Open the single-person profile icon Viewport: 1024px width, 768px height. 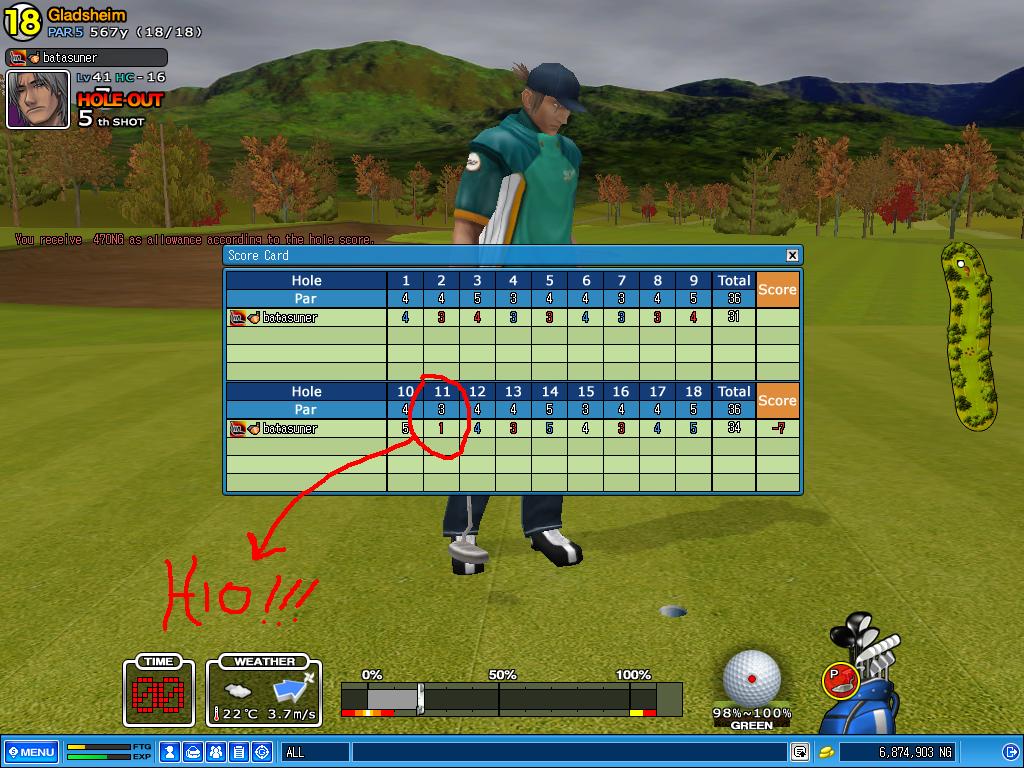pos(170,752)
